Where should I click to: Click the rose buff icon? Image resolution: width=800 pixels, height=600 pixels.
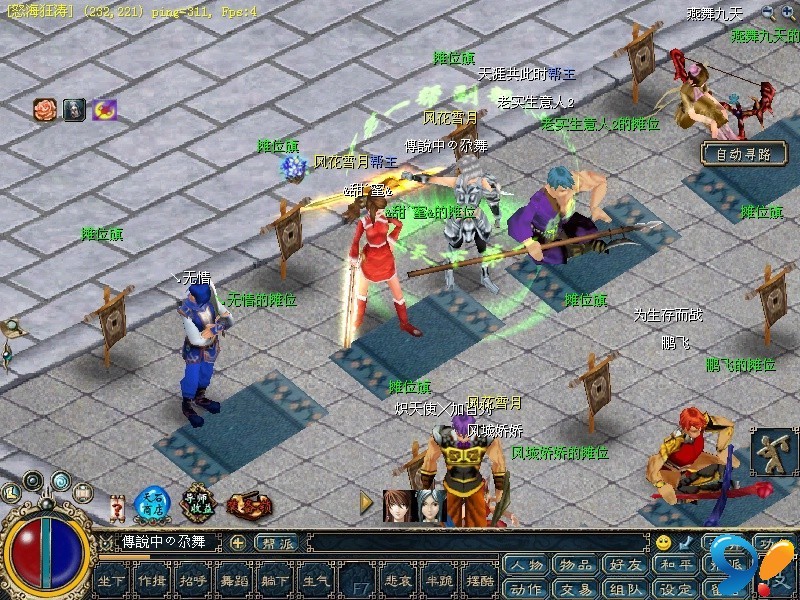(x=45, y=110)
